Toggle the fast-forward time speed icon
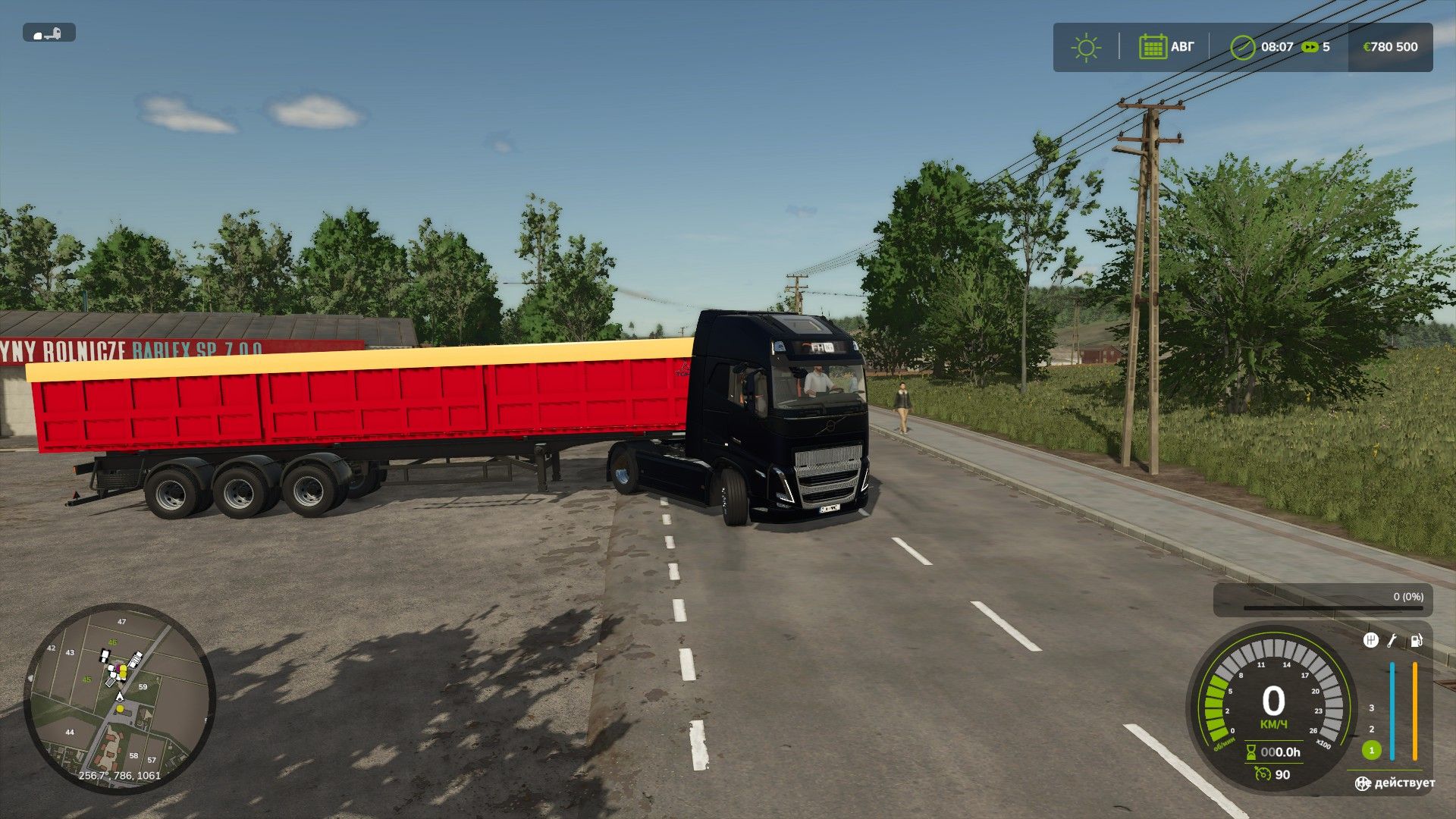This screenshot has width=1456, height=819. (x=1310, y=47)
